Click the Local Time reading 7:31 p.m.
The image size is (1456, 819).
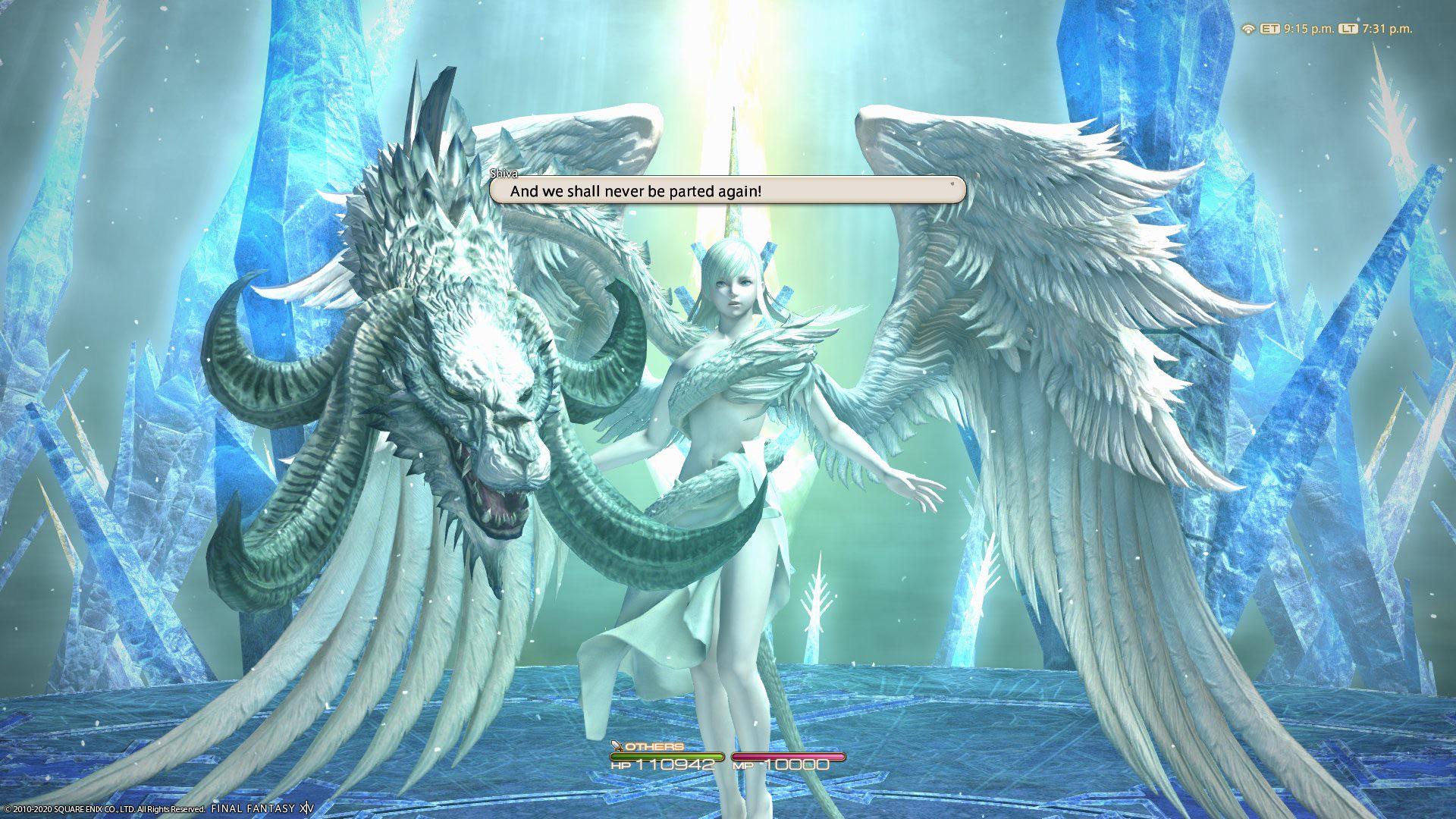click(1387, 28)
